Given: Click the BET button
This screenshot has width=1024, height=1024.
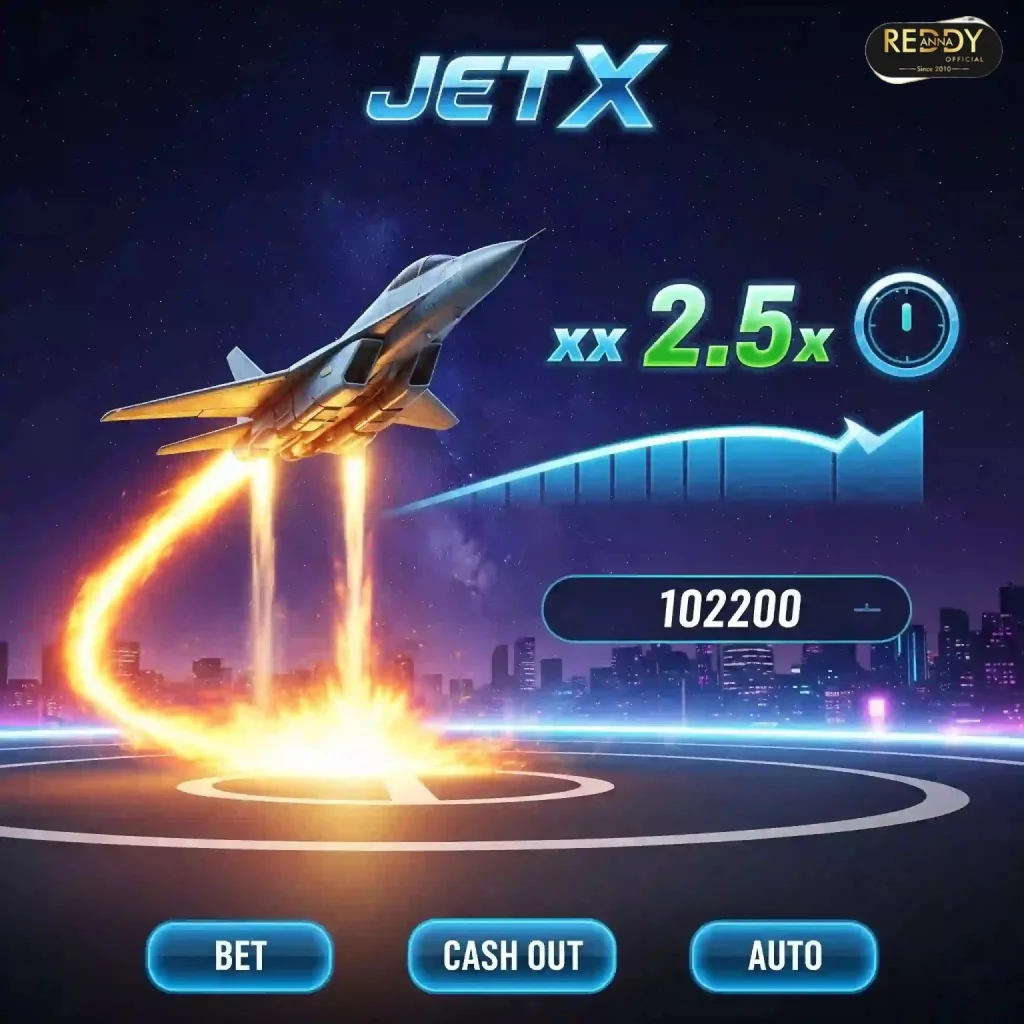Looking at the screenshot, I should pyautogui.click(x=239, y=956).
